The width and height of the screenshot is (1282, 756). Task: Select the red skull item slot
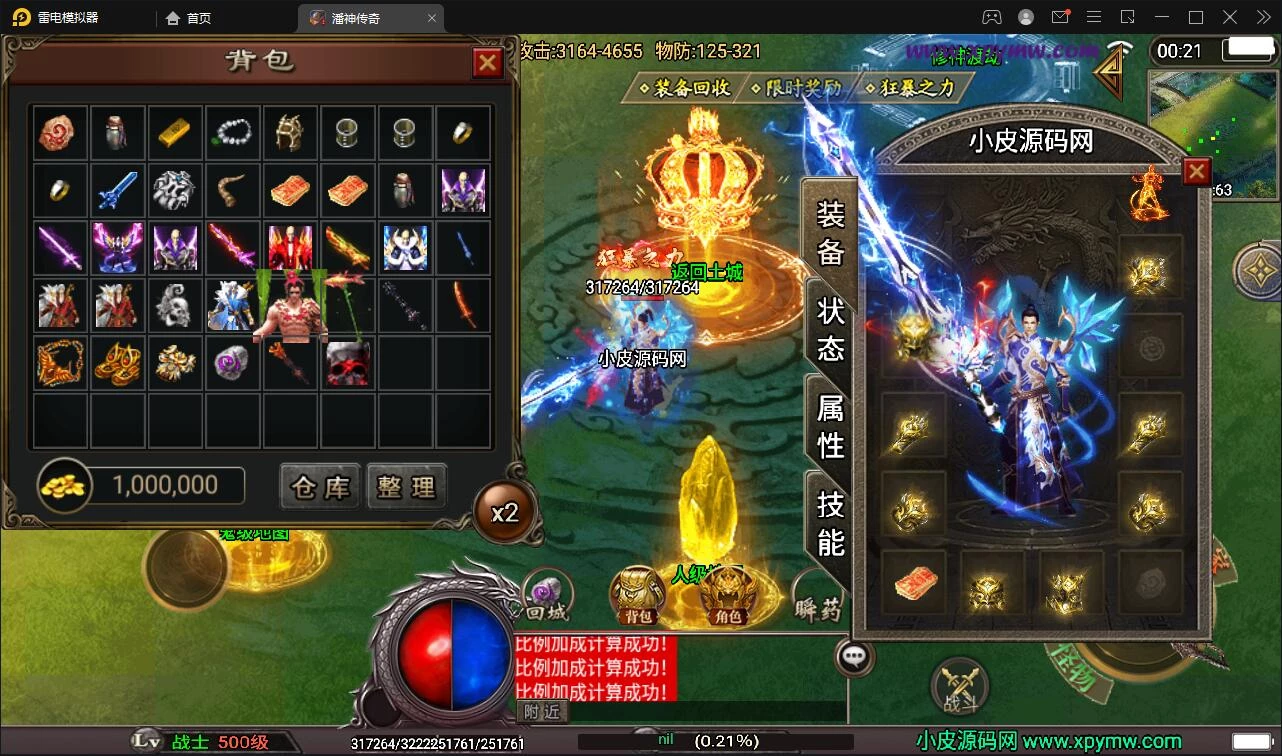[348, 363]
